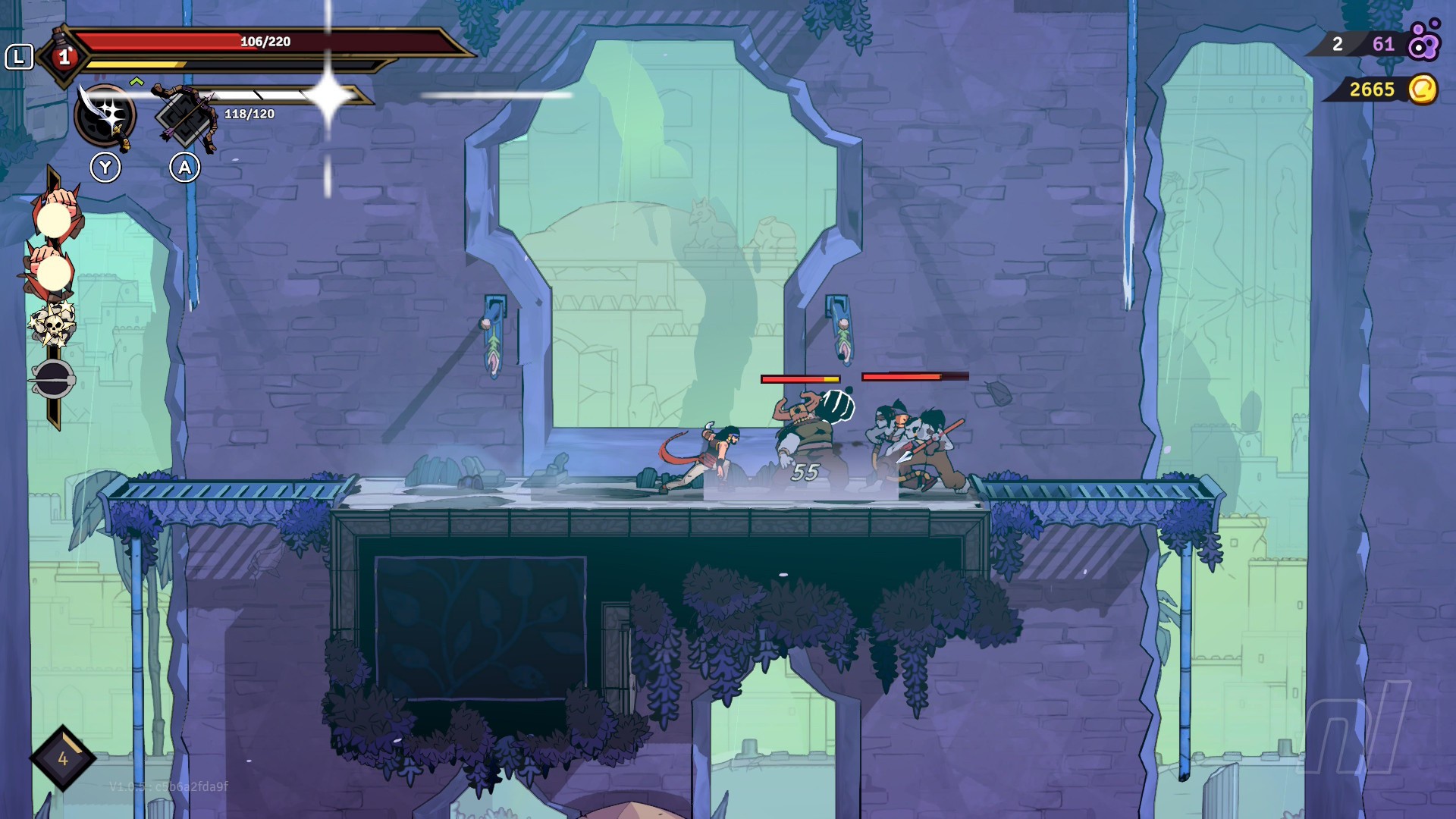Image resolution: width=1456 pixels, height=819 pixels.
Task: Click the skull and stars medallion
Action: 53,325
